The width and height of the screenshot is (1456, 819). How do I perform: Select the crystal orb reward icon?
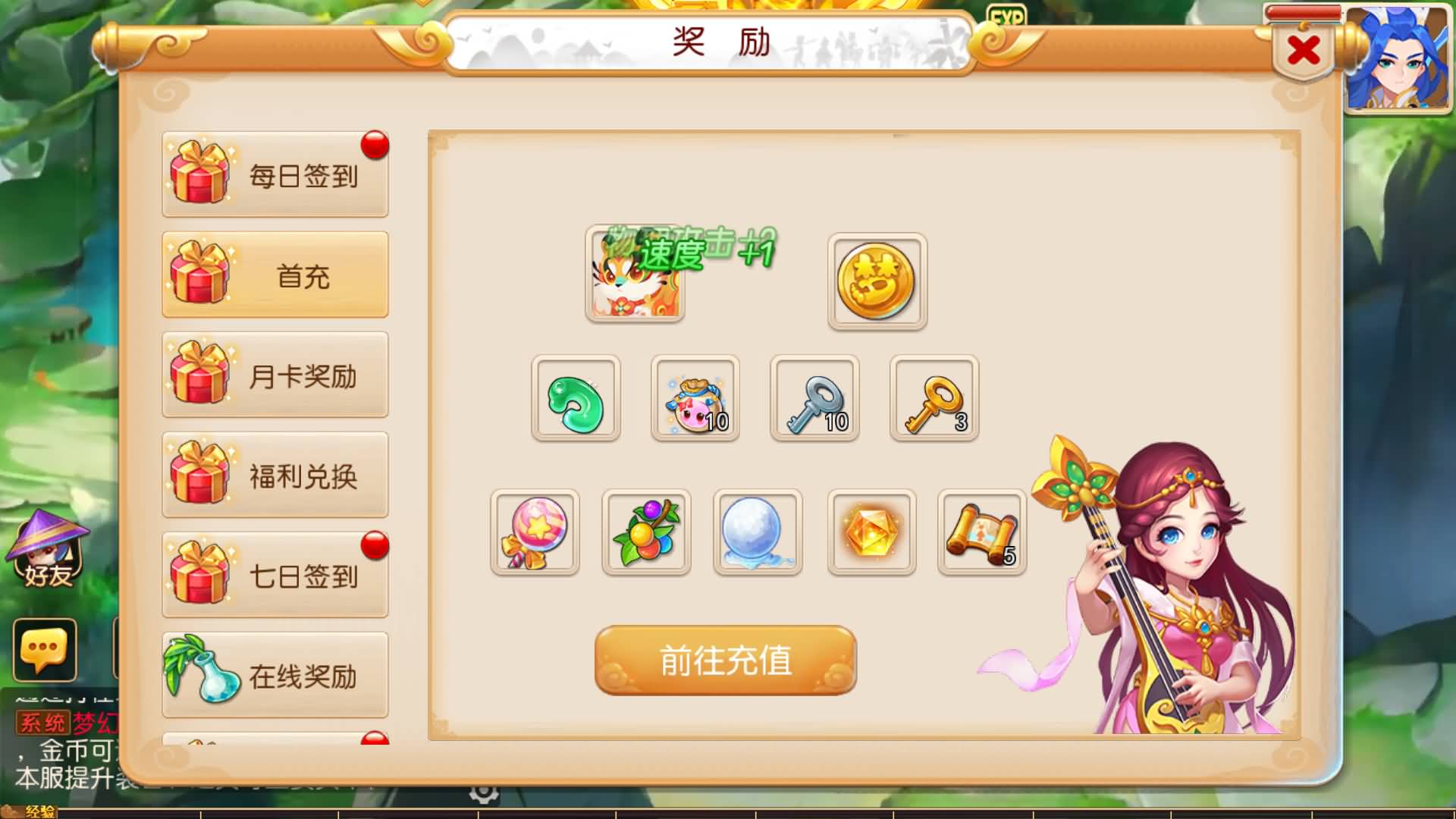pos(756,531)
